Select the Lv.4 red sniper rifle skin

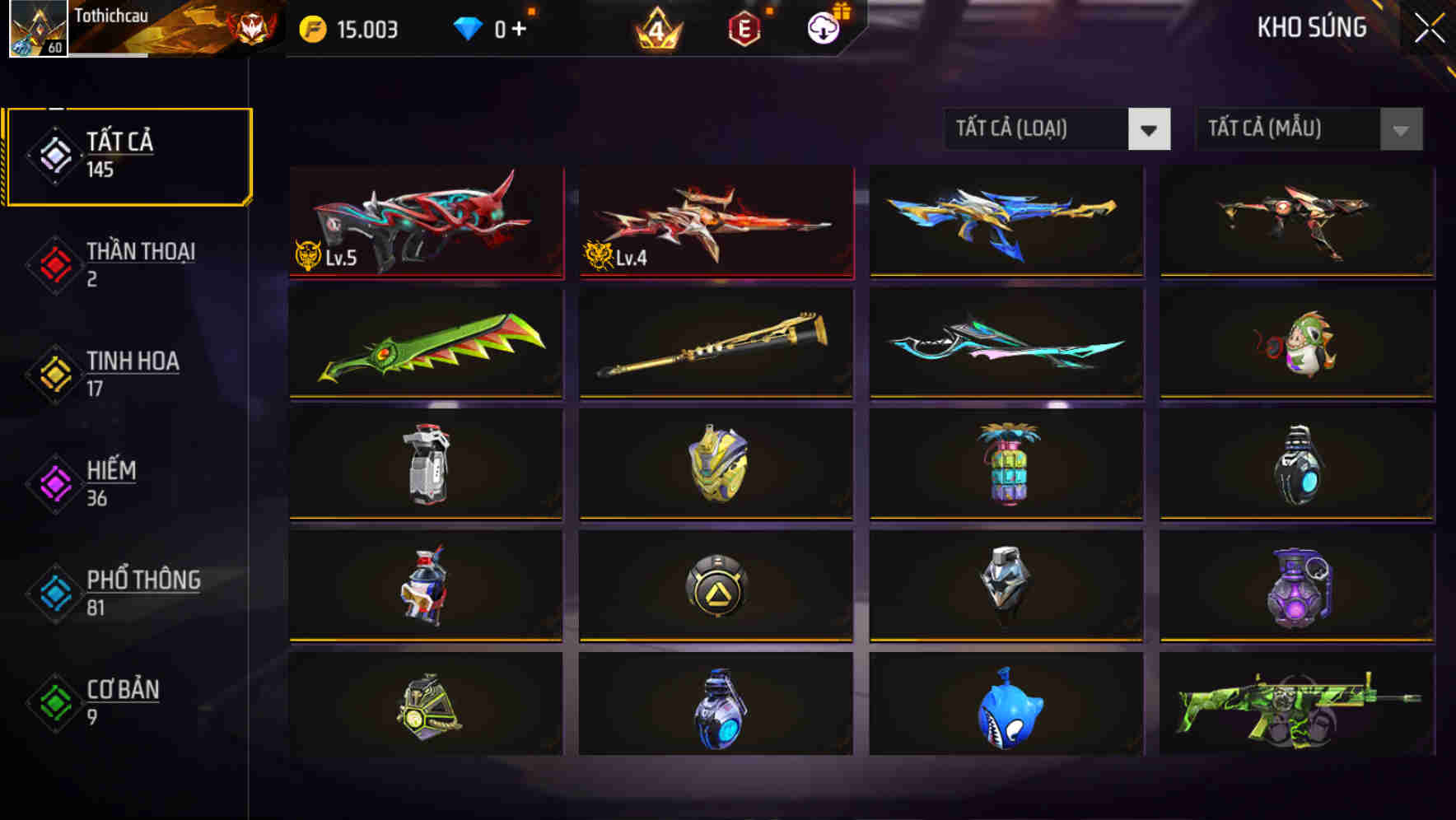[x=713, y=221]
